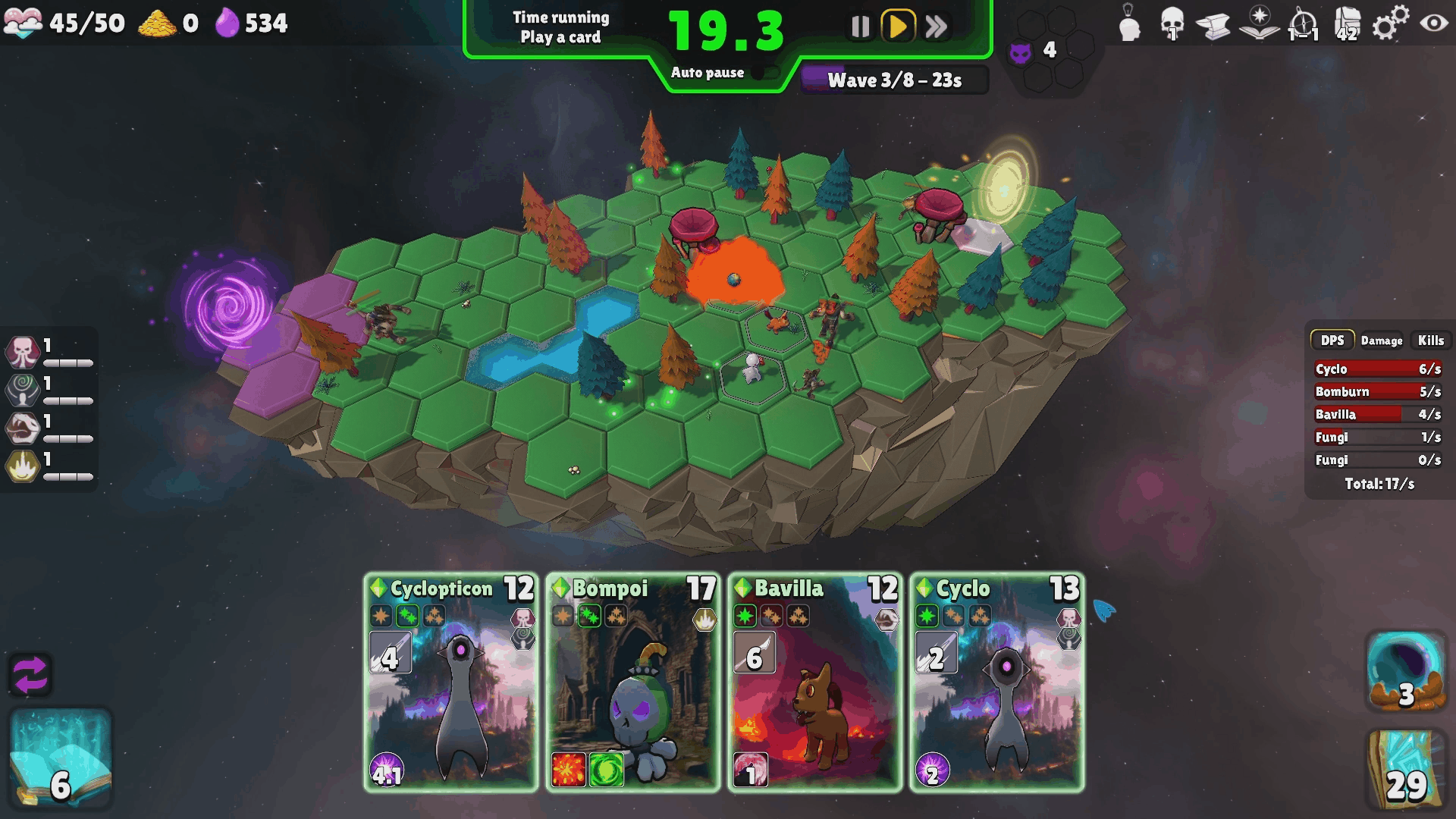Screen dimensions: 1456x819
Task: Activate fast-forward speed
Action: coord(937,27)
